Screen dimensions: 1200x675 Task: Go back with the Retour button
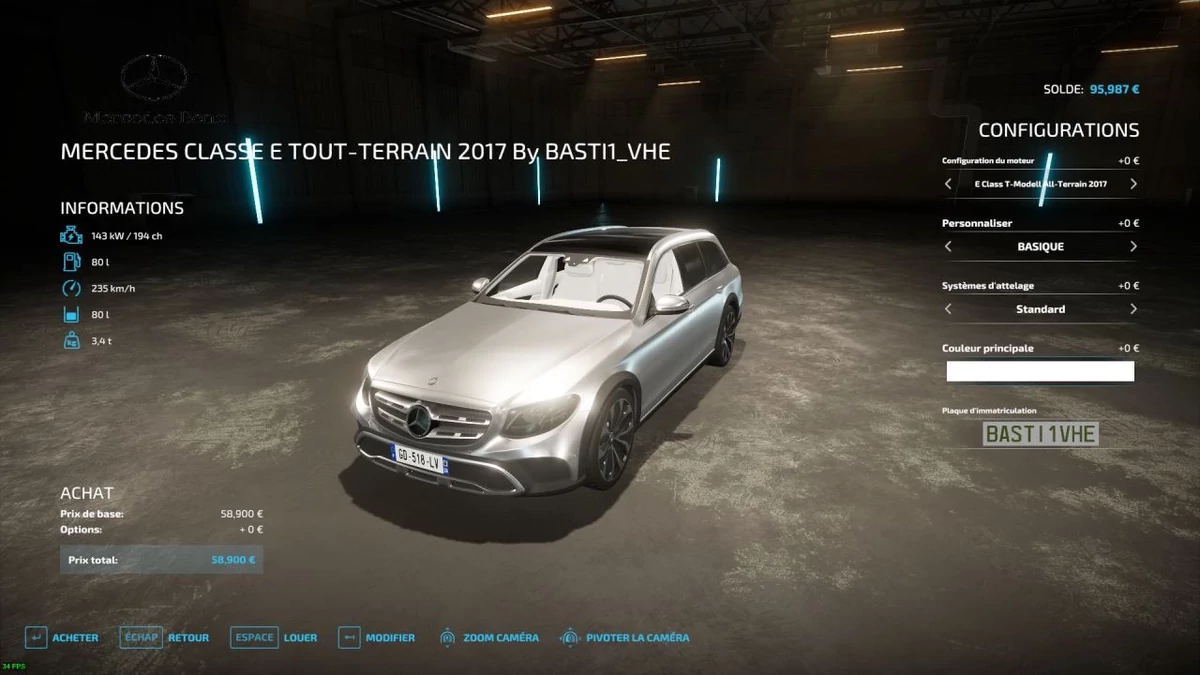[165, 638]
